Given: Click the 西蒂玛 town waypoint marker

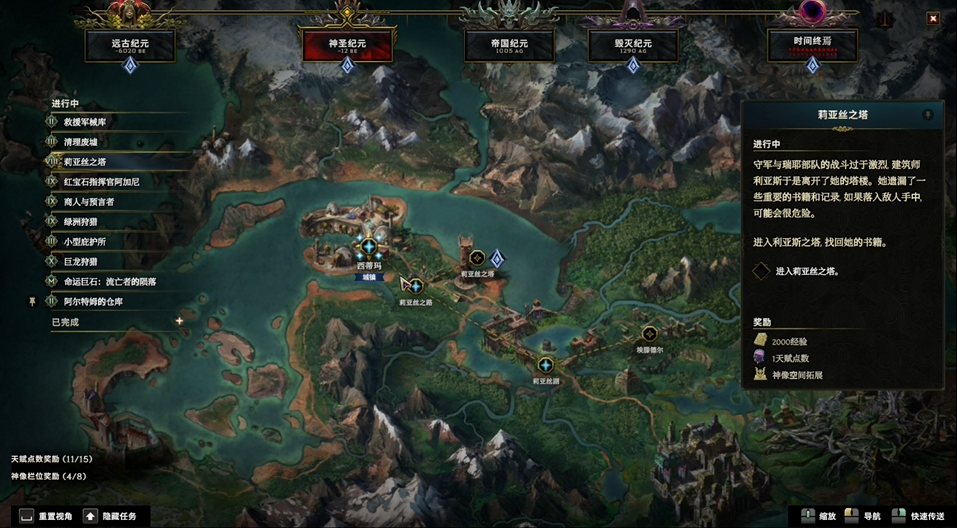Looking at the screenshot, I should [369, 247].
